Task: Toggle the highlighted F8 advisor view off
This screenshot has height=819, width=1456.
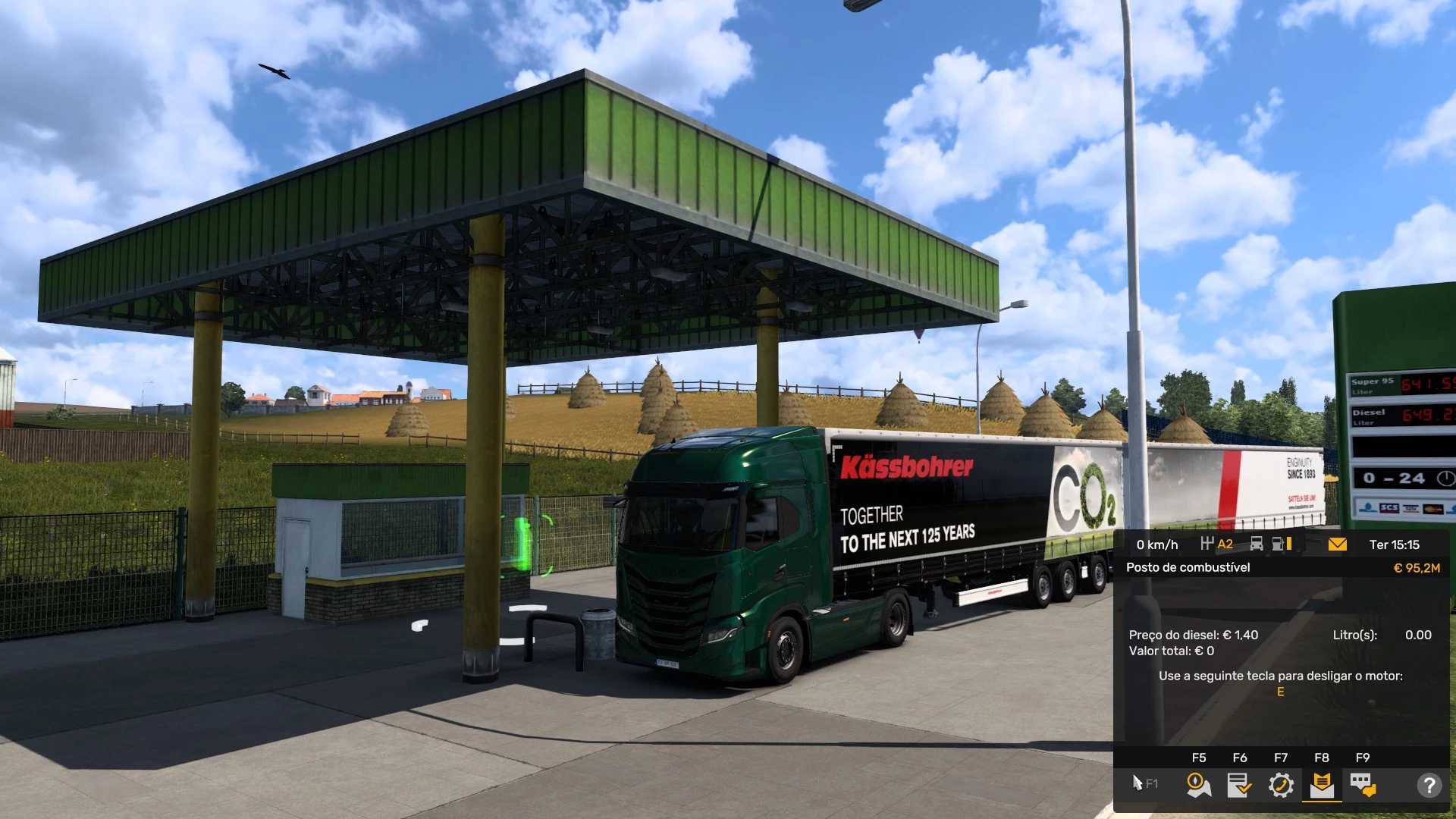Action: click(x=1323, y=785)
